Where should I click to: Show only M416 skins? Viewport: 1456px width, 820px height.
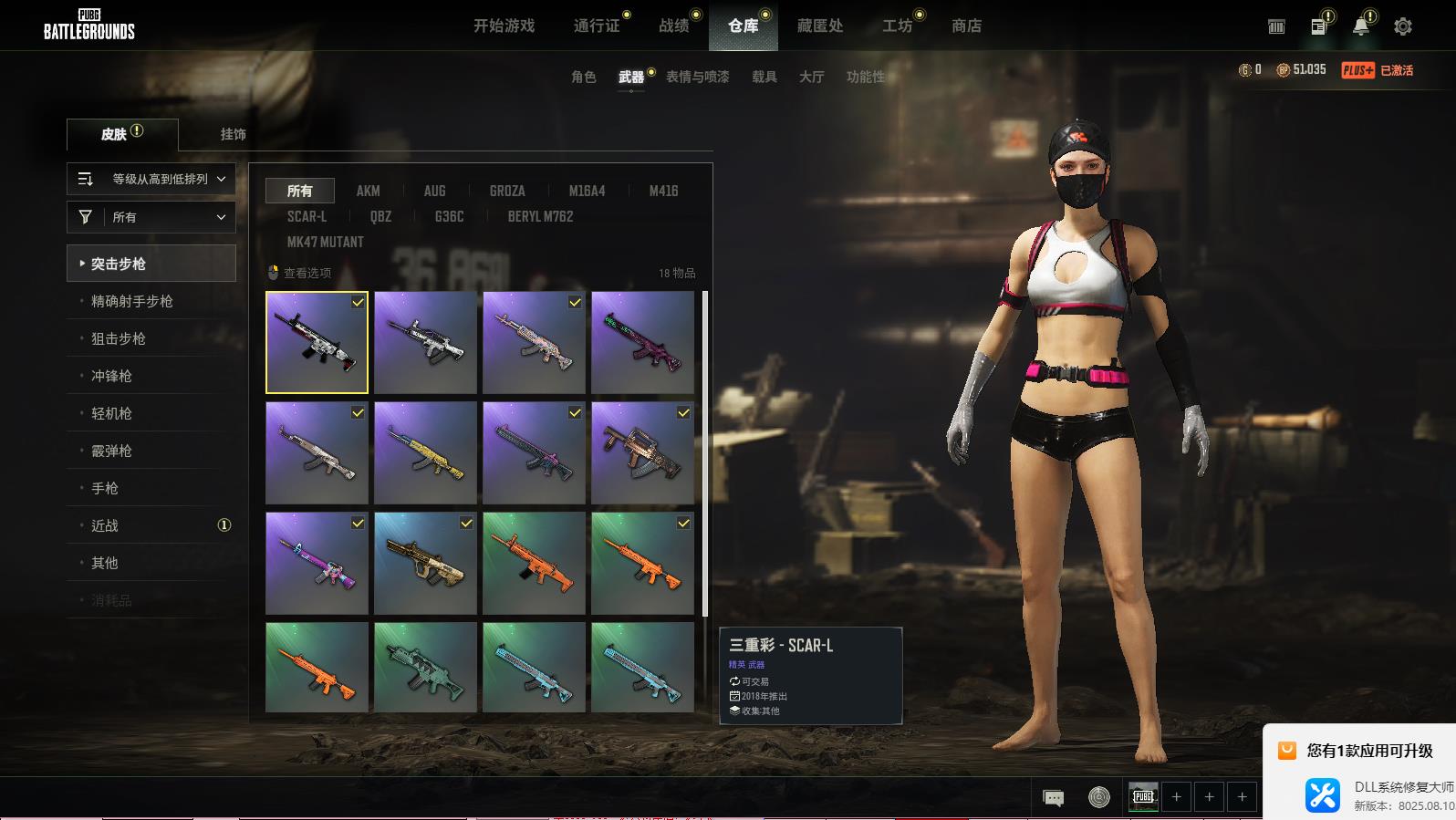tap(663, 191)
